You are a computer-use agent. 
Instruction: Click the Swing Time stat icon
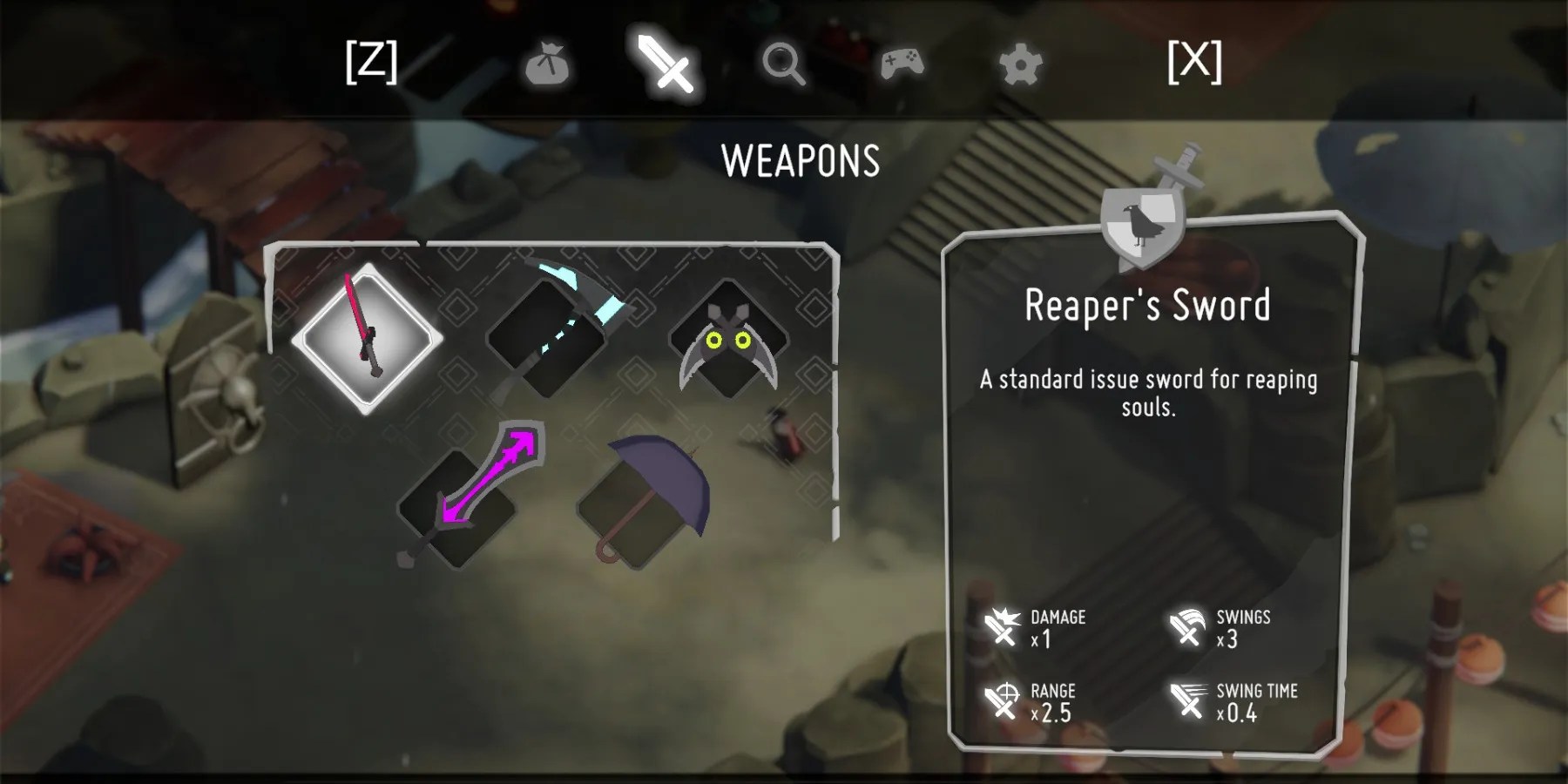1187,700
